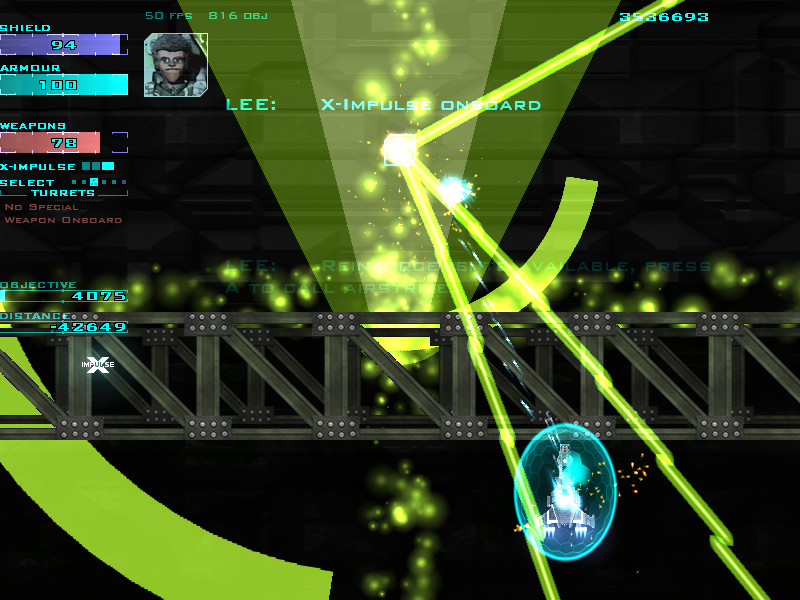The width and height of the screenshot is (800, 600).
Task: Click Lee's character portrait
Action: point(176,65)
